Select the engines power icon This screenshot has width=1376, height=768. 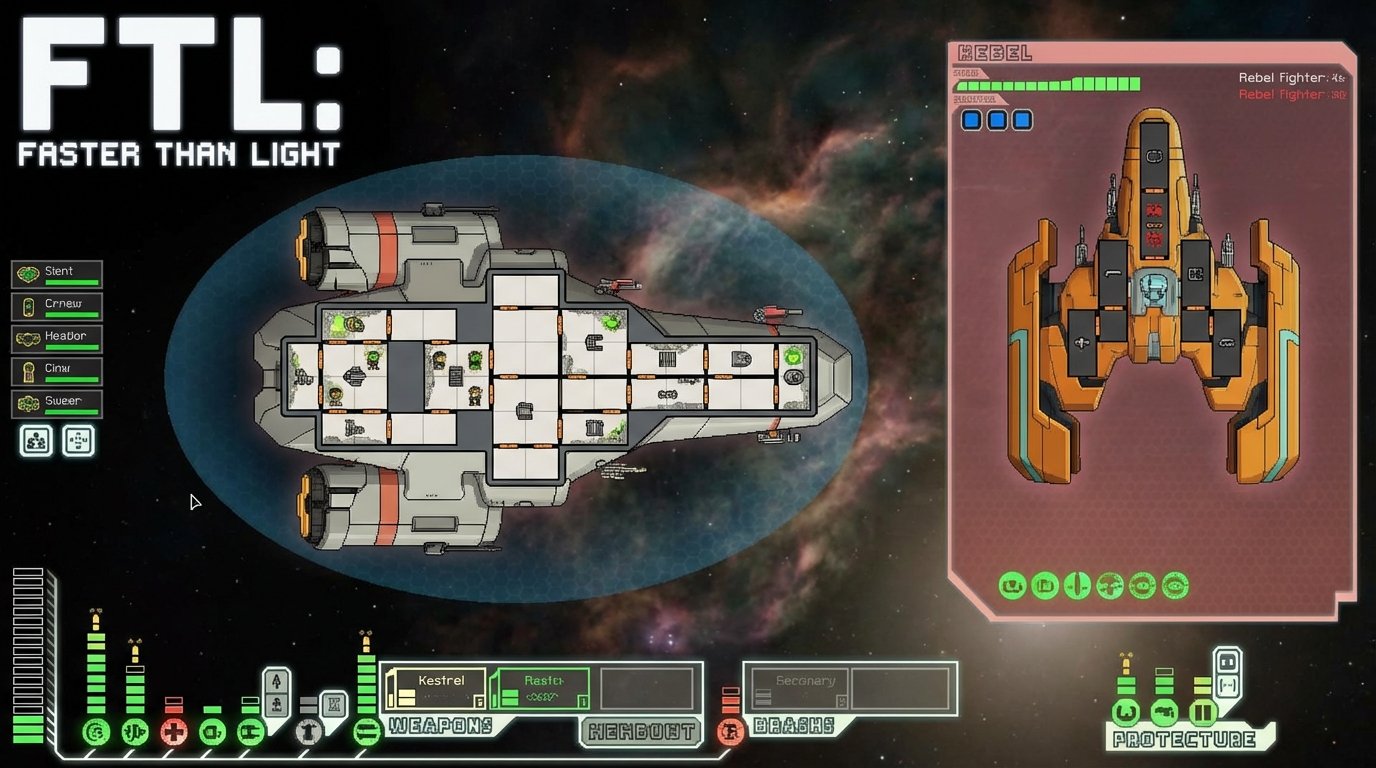135,730
